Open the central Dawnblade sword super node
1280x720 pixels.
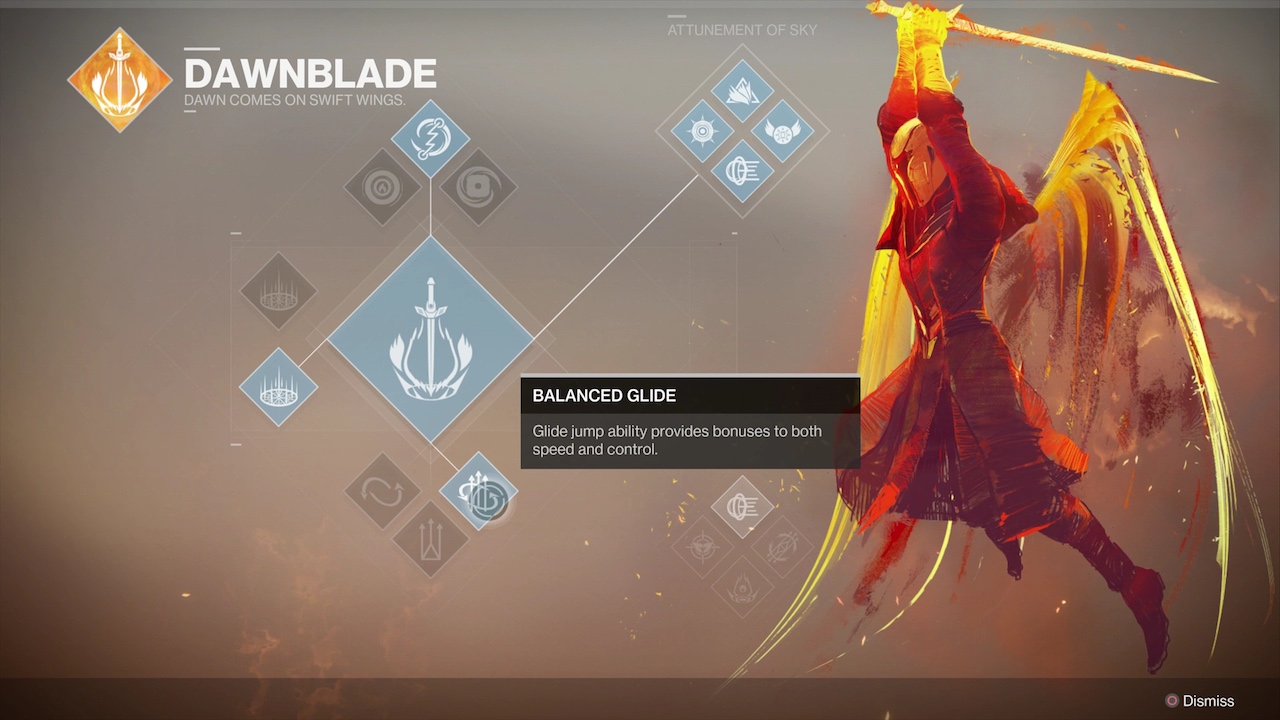(430, 340)
